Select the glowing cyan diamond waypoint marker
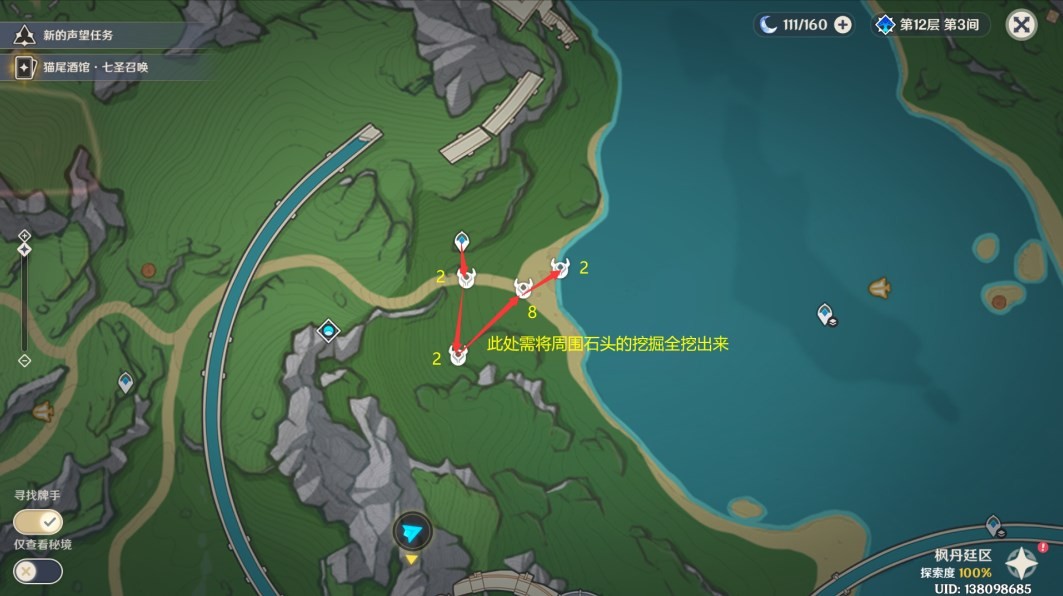The width and height of the screenshot is (1063, 596). 328,331
